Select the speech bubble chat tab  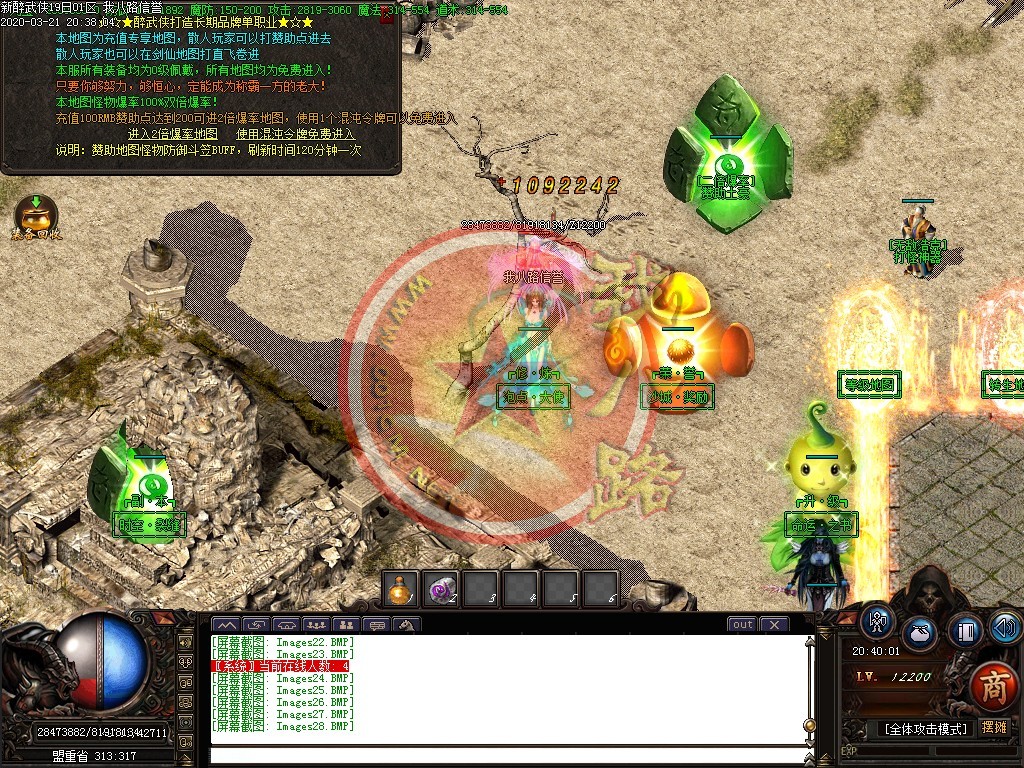point(377,626)
